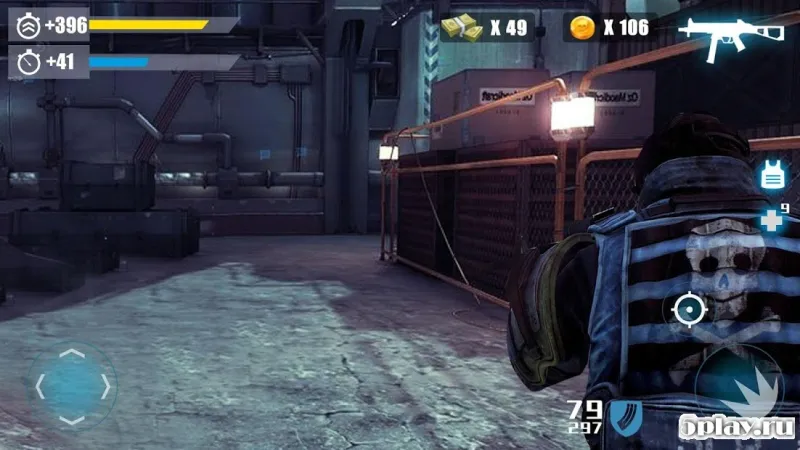Tap the virtual movement joystick
The image size is (800, 450).
pos(71,386)
